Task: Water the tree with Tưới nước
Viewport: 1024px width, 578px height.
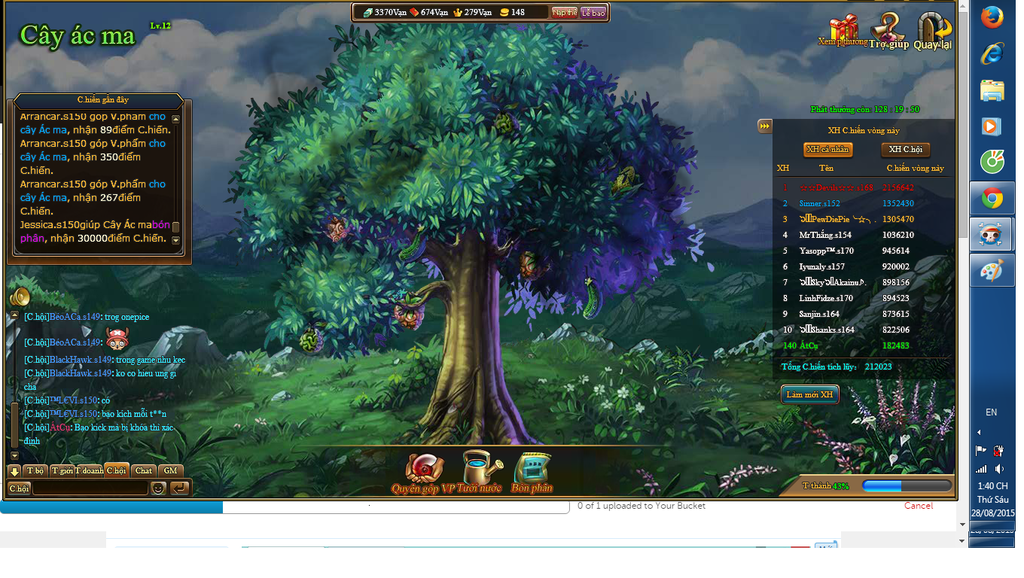Action: tap(478, 469)
